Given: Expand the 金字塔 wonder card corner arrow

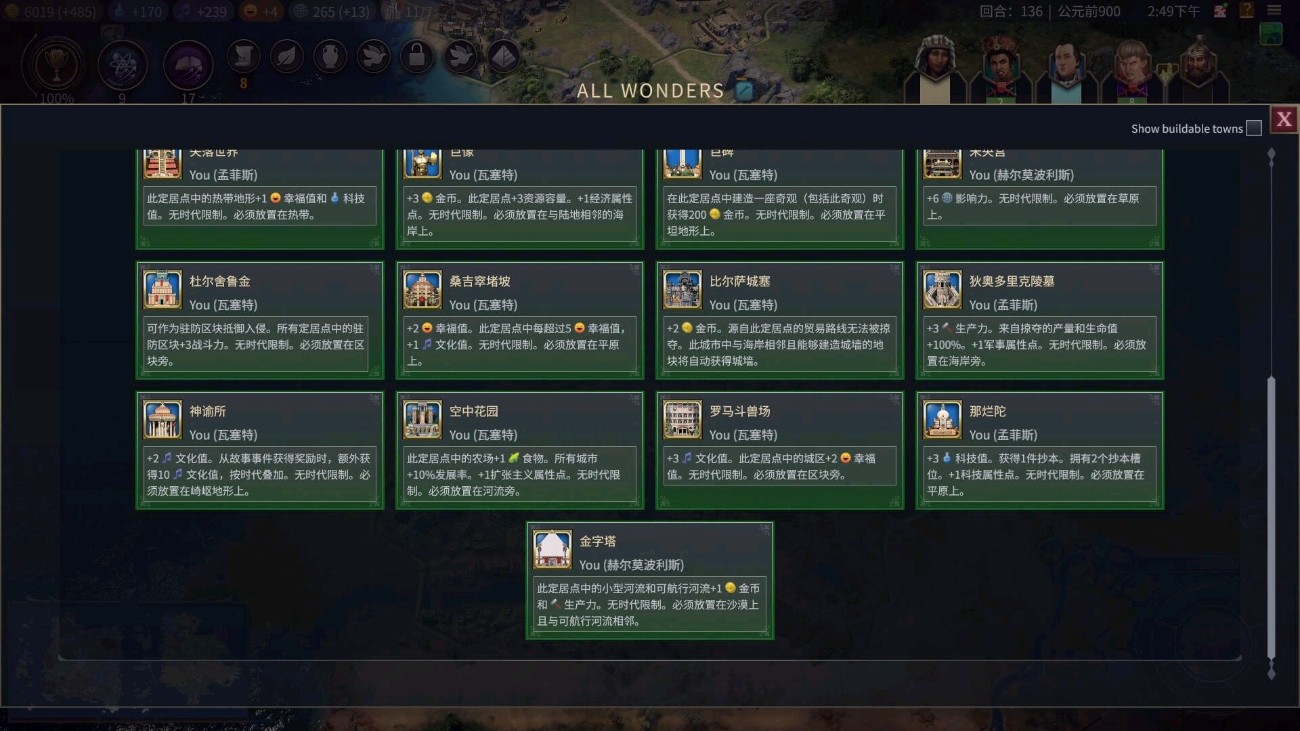Looking at the screenshot, I should coord(766,528).
